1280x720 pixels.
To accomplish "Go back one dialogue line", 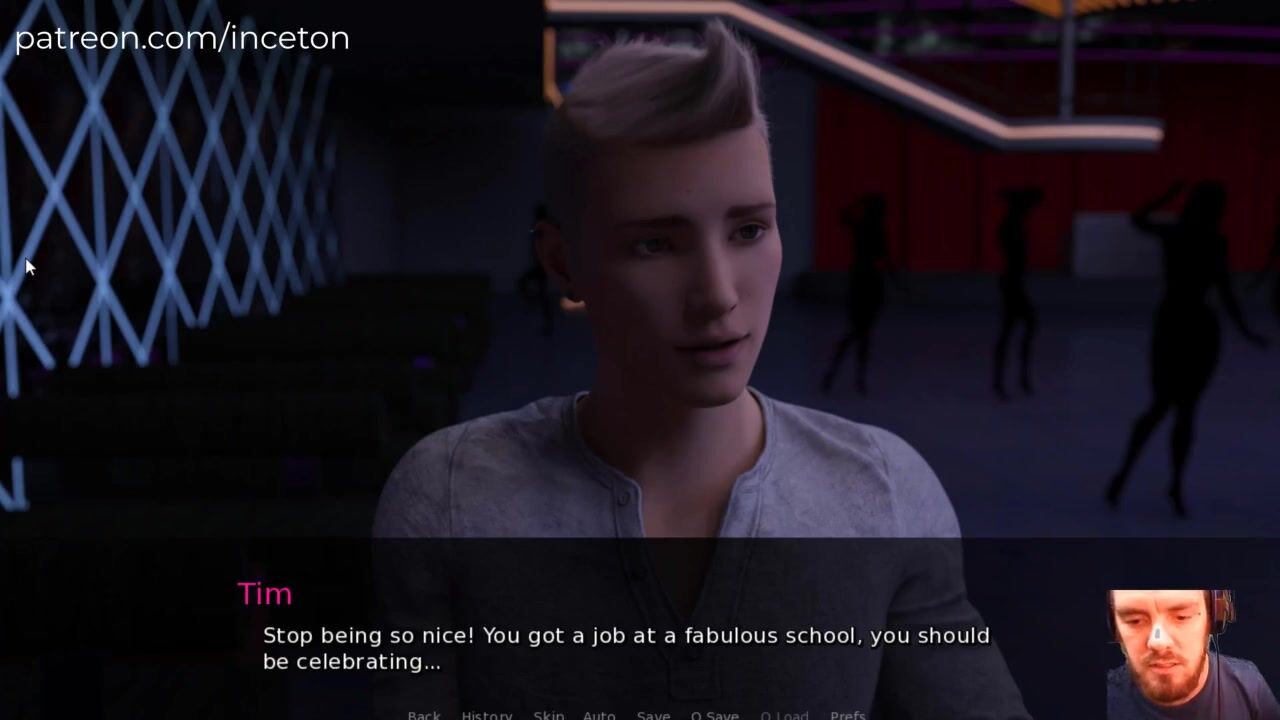I will click(424, 715).
